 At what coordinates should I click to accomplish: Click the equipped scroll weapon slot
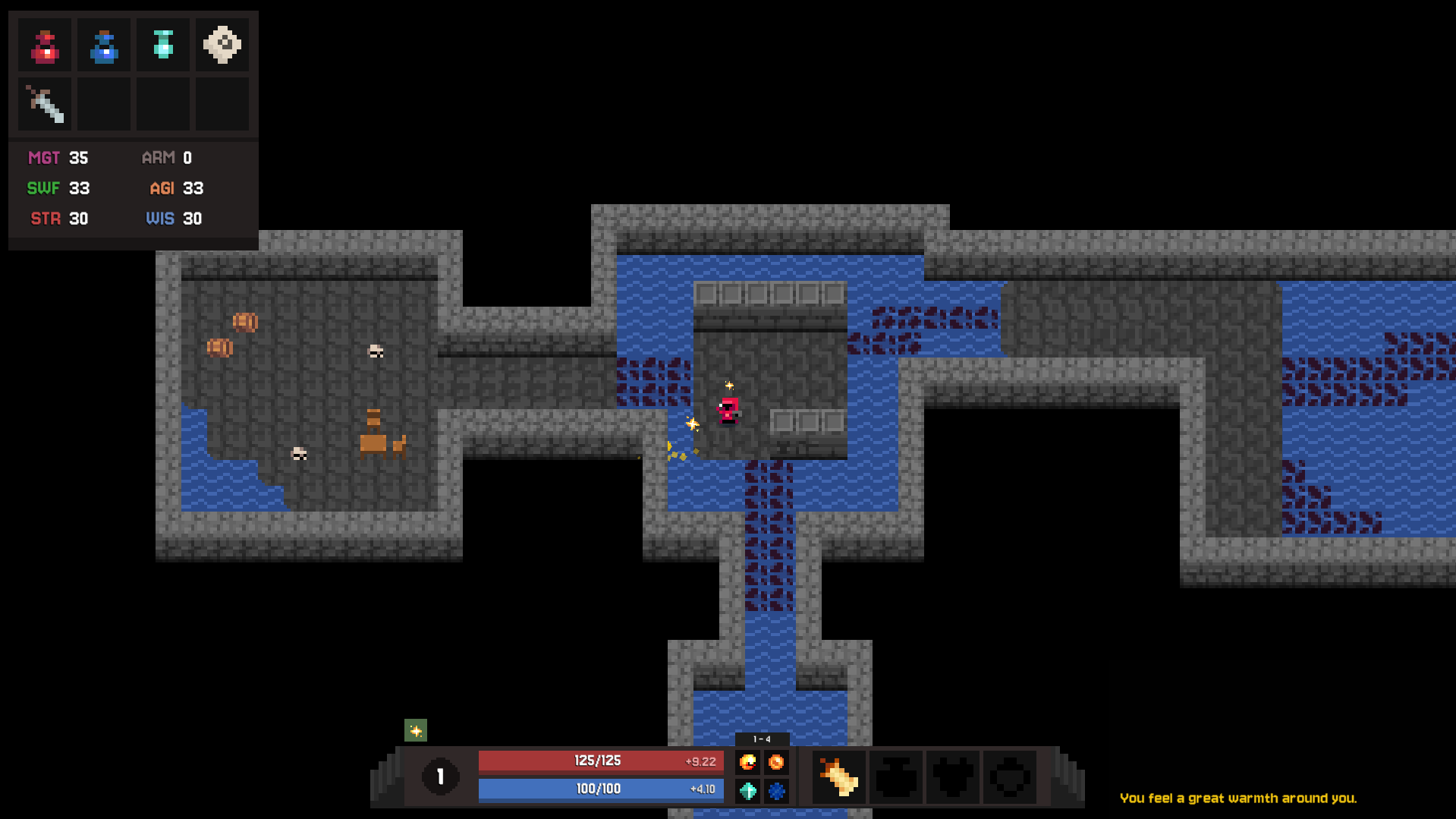click(x=838, y=777)
